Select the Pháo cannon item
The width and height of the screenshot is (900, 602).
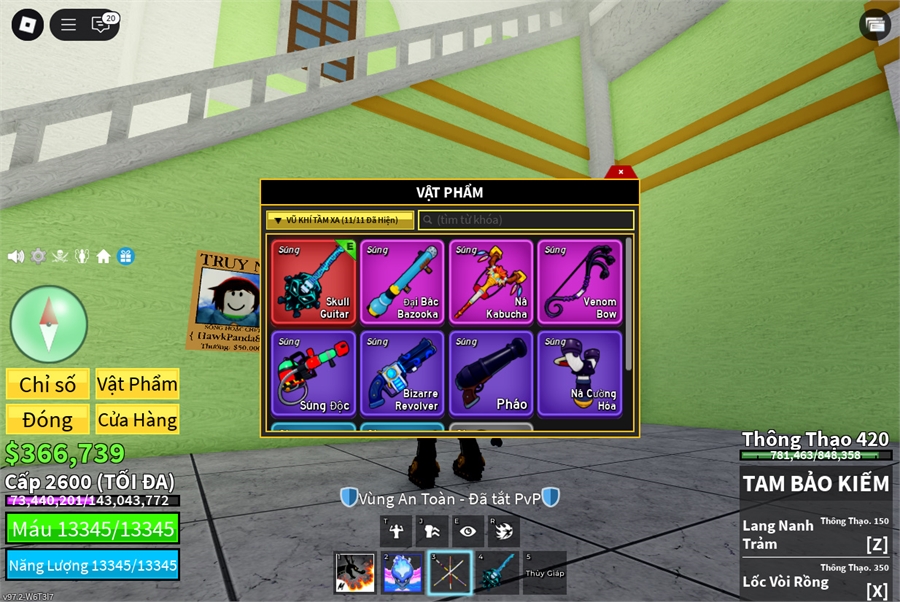point(491,373)
